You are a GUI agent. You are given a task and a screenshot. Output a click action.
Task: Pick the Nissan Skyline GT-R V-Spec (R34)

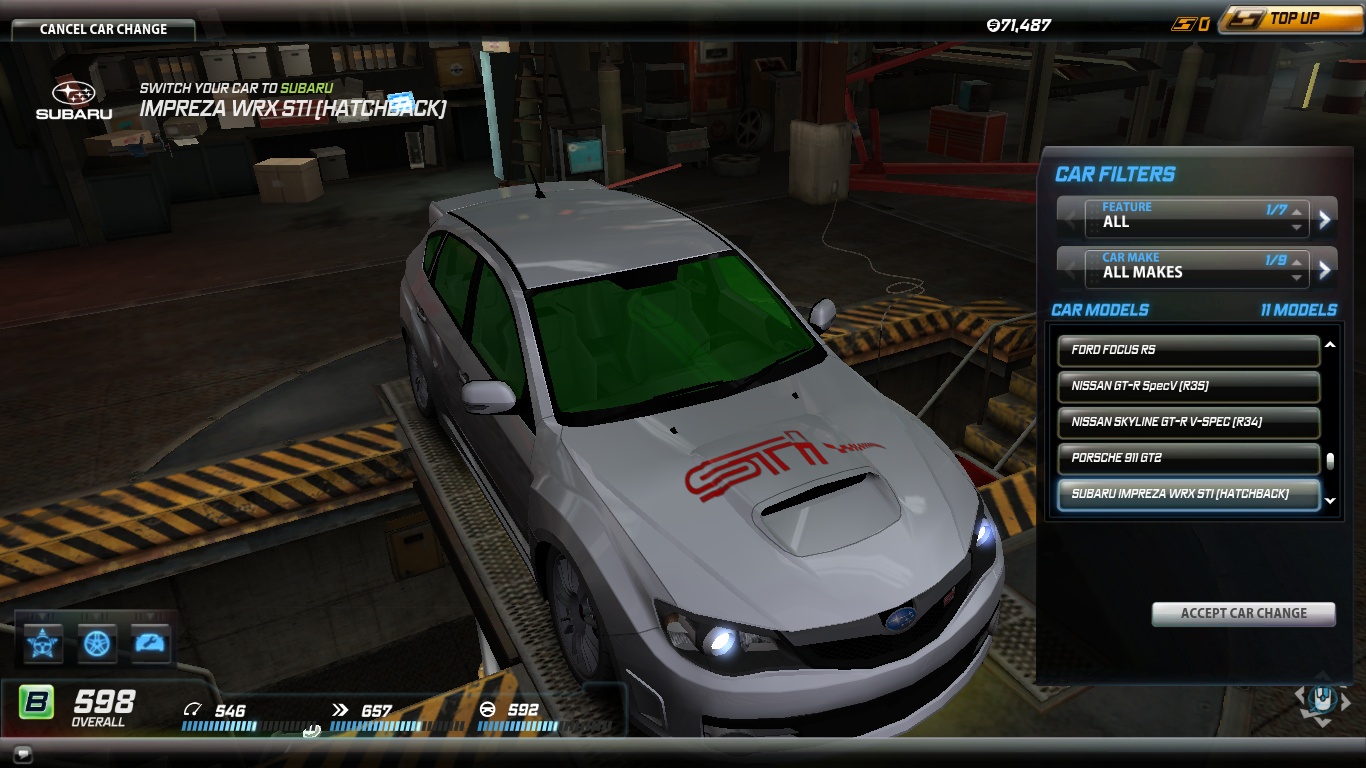click(1189, 422)
